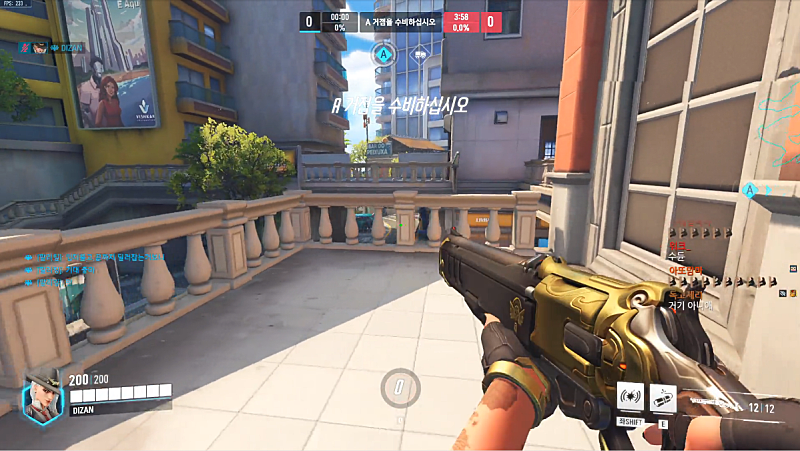
Task: Click the ultimate charge meter circle
Action: [400, 388]
